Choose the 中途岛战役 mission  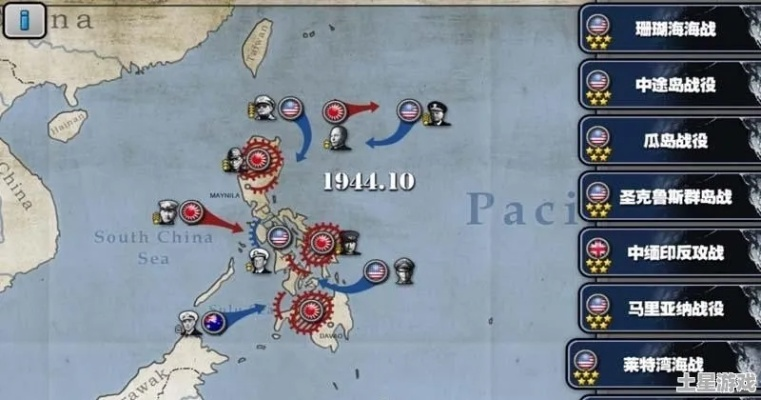point(670,85)
